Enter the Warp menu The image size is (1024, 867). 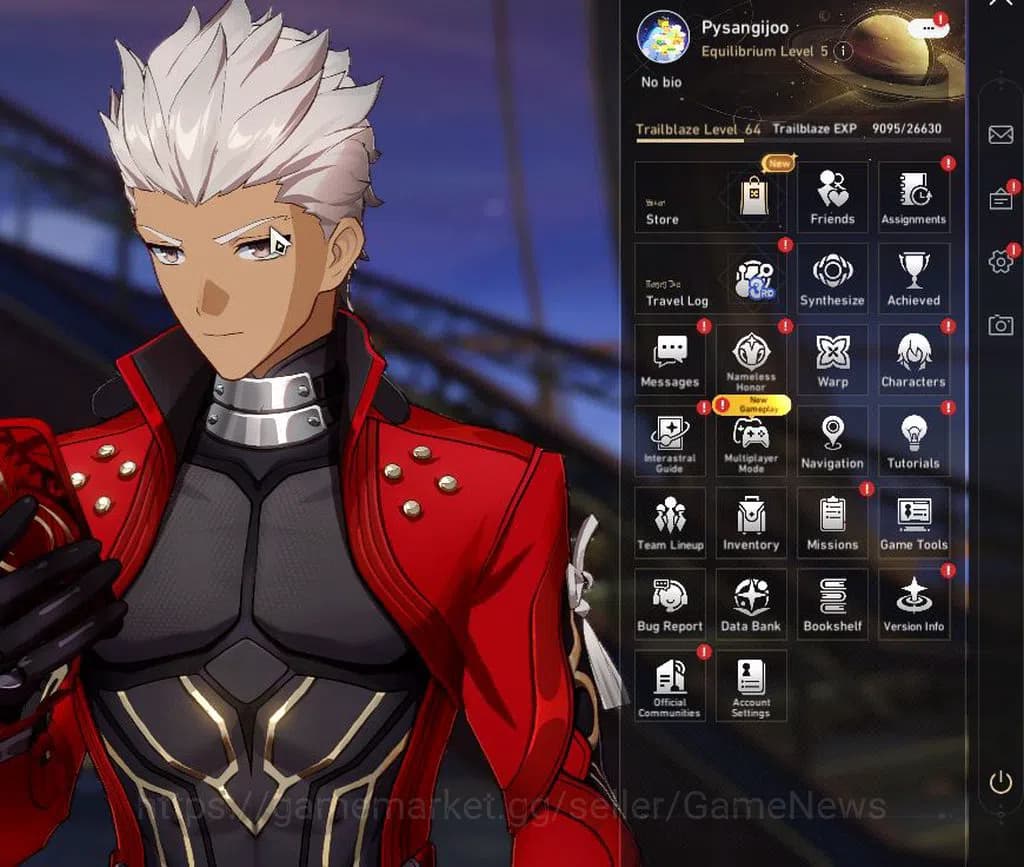tap(832, 360)
